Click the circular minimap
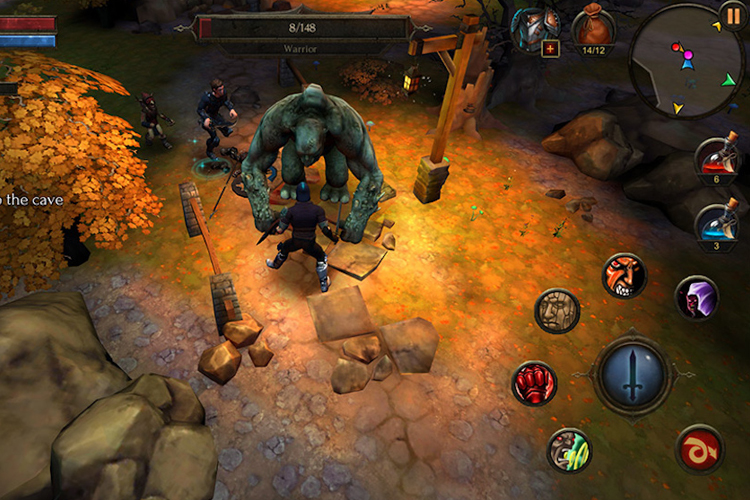The width and height of the screenshot is (750, 500). (688, 62)
